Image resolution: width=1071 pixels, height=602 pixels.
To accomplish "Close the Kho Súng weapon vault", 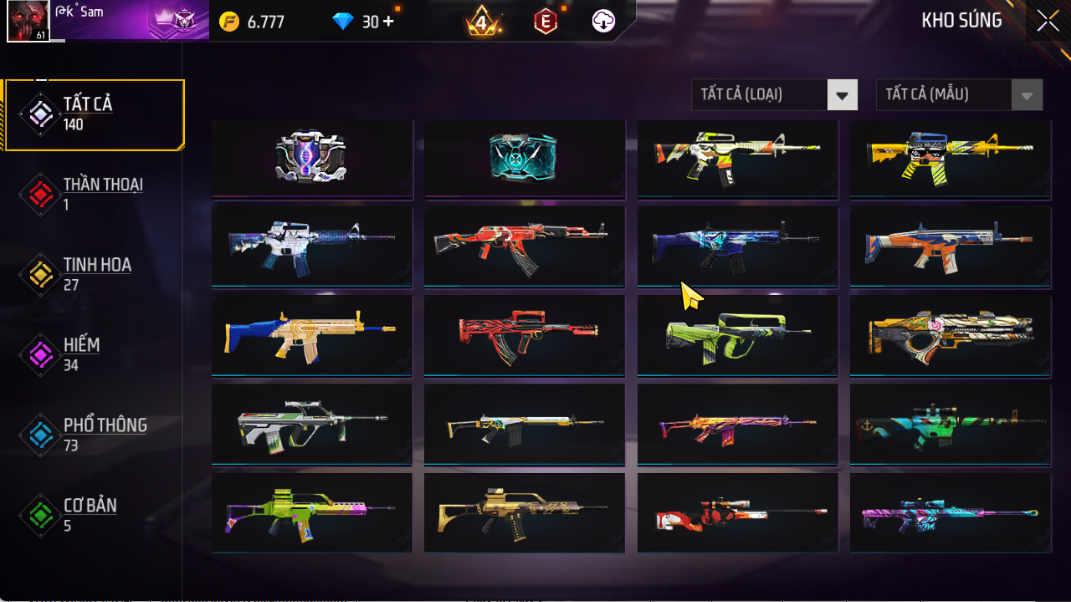I will pyautogui.click(x=1047, y=21).
